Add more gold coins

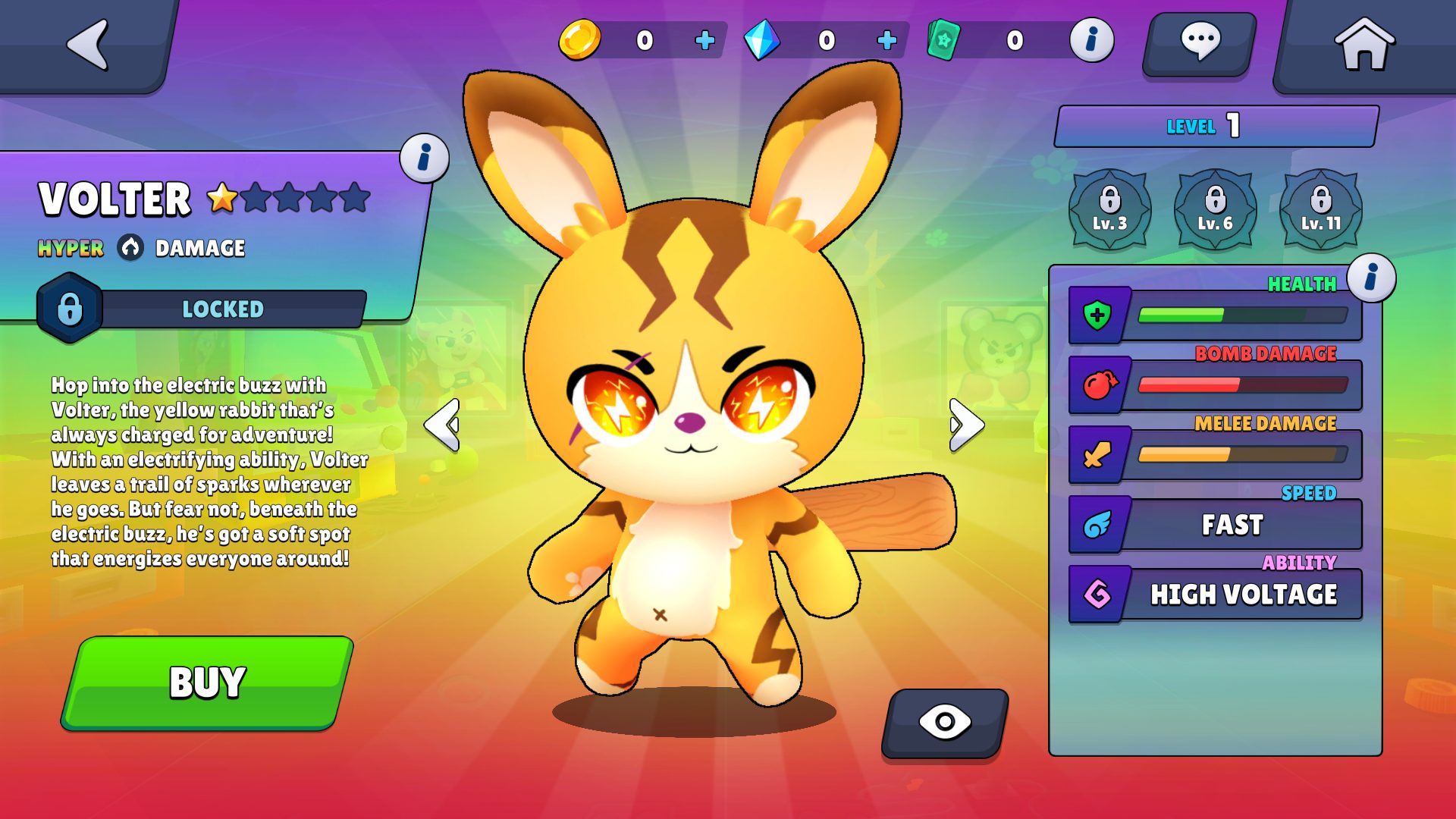pyautogui.click(x=704, y=40)
